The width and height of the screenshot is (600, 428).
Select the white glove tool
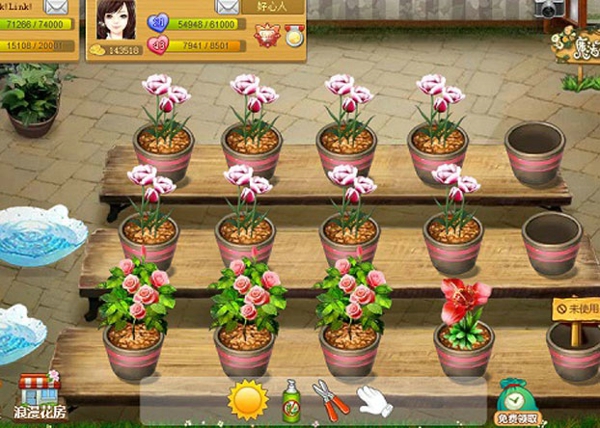click(372, 400)
